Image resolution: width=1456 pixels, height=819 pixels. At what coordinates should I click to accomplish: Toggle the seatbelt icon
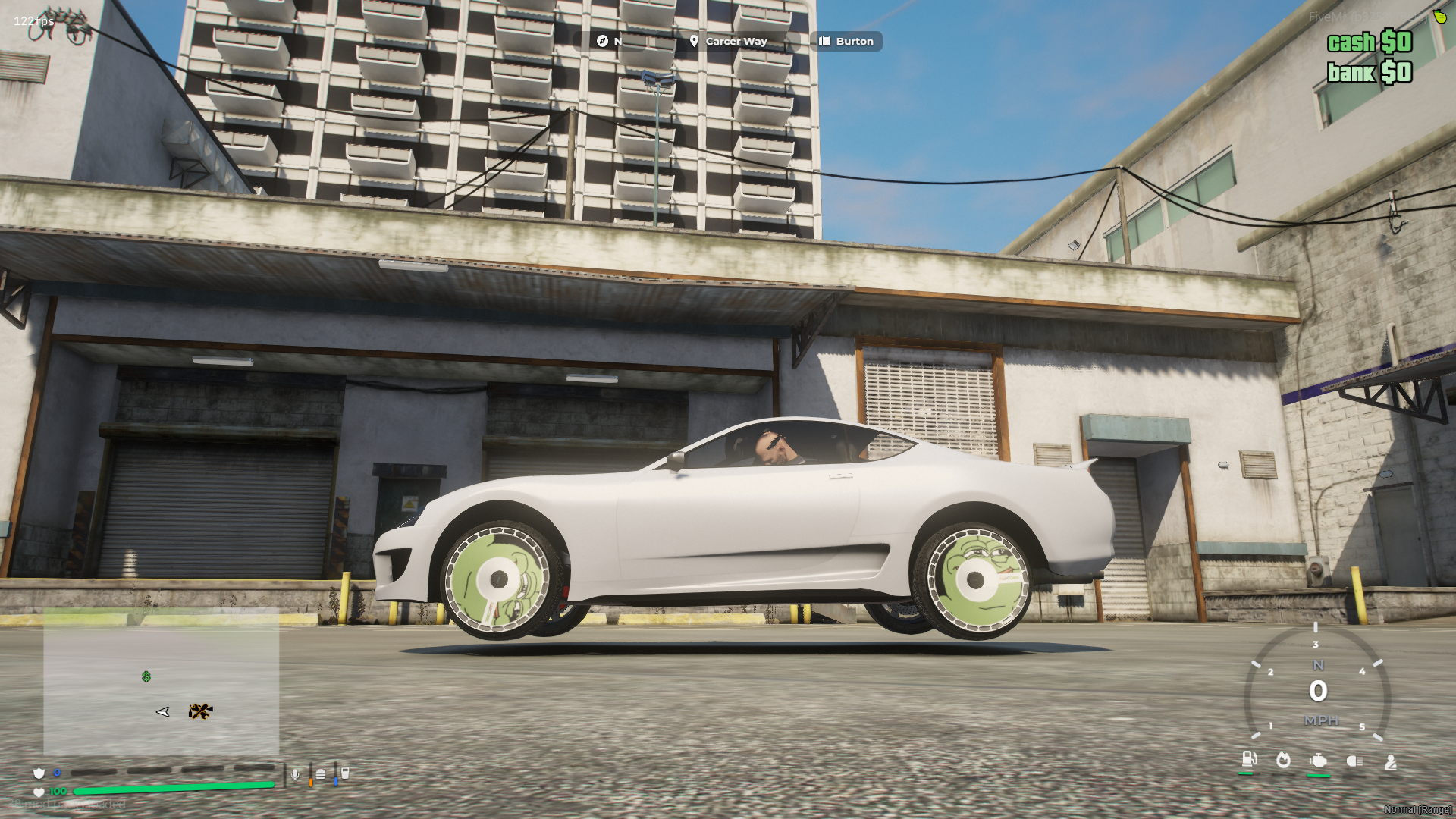tap(1391, 762)
